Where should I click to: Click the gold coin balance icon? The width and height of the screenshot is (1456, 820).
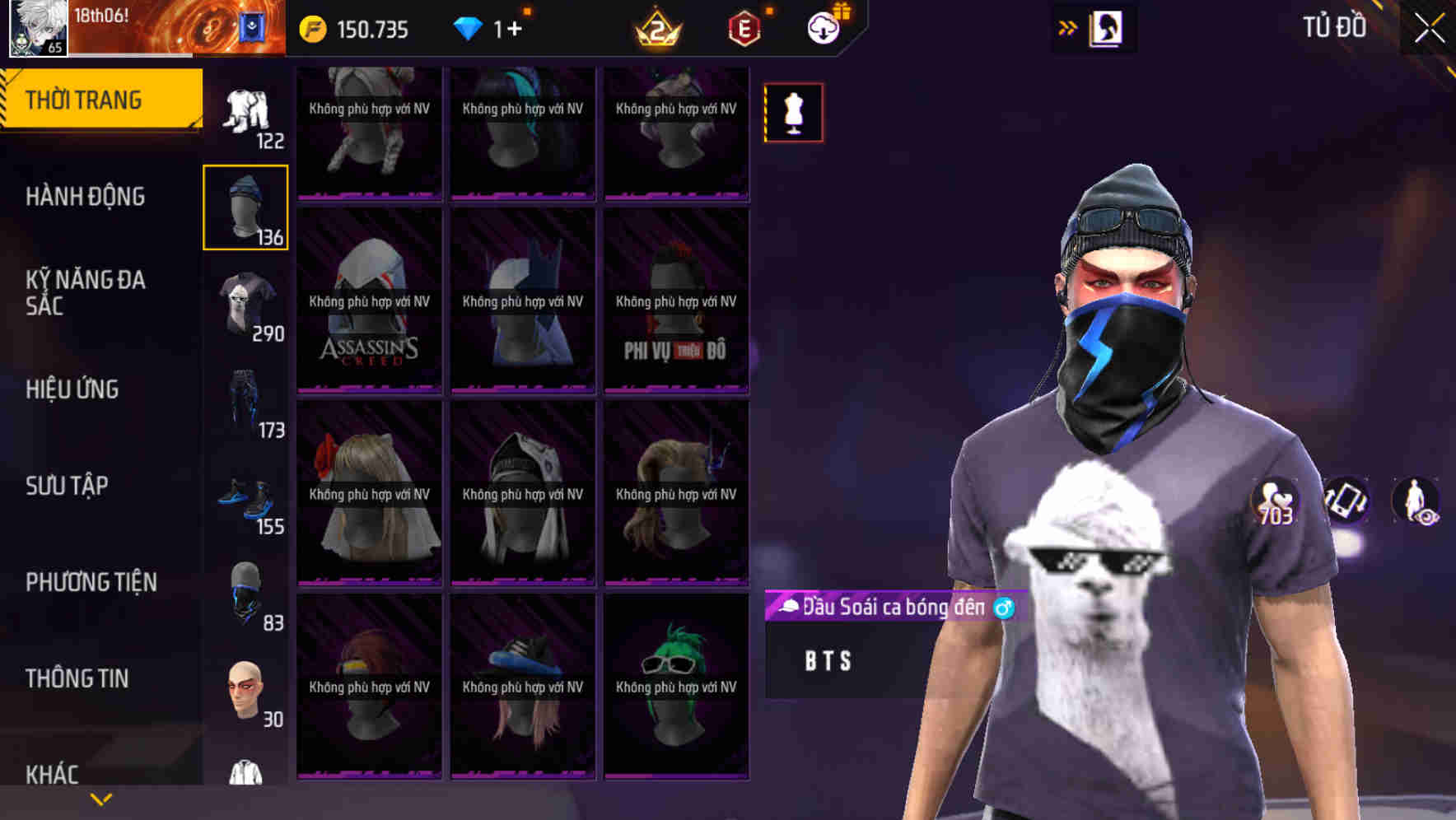click(313, 29)
